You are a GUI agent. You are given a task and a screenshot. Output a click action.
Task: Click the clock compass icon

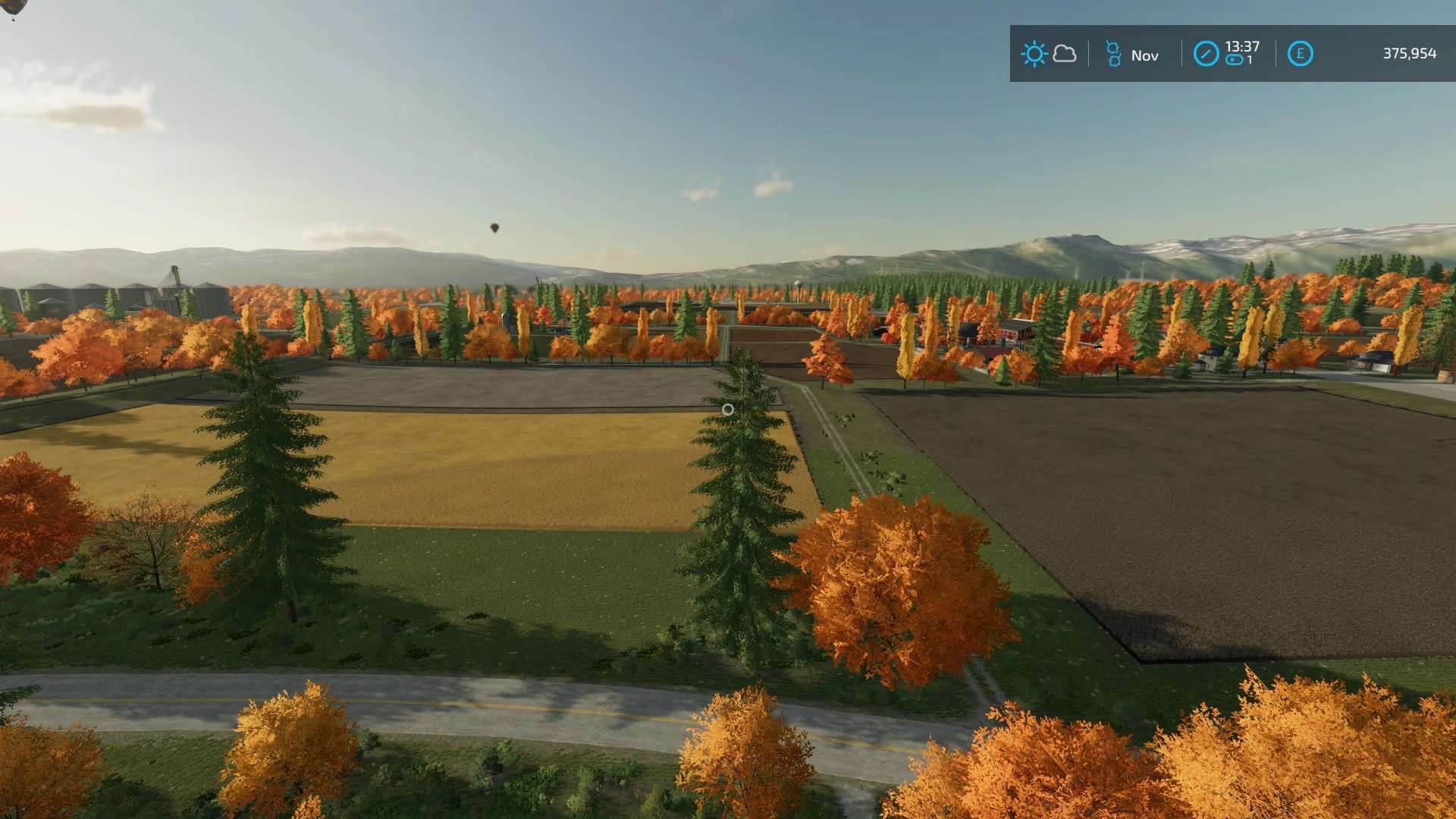[1206, 54]
